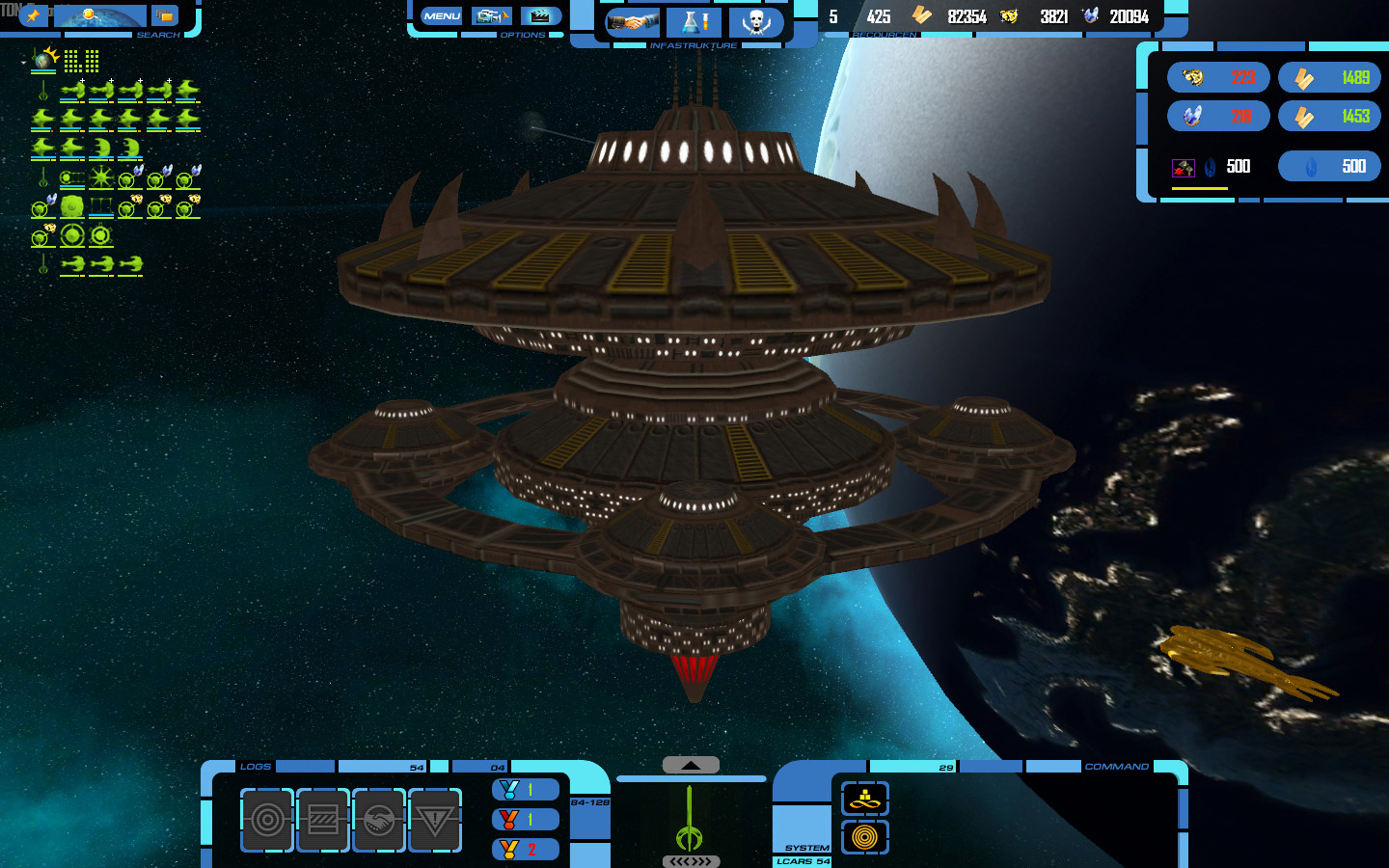Activate the orange spiral rings command
Image resolution: width=1389 pixels, height=868 pixels.
click(x=865, y=837)
